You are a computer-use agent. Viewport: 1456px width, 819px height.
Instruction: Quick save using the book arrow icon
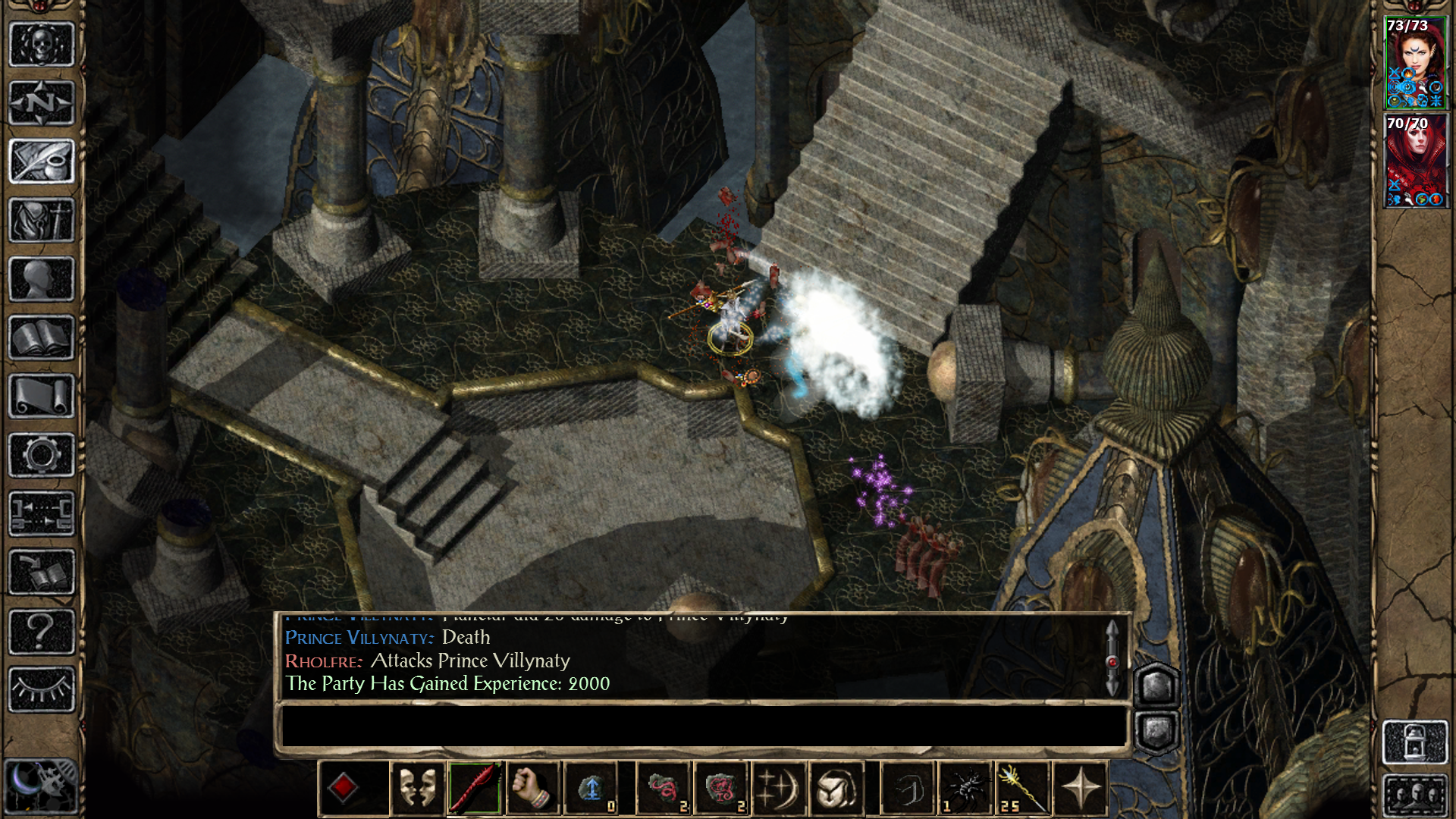[42, 573]
